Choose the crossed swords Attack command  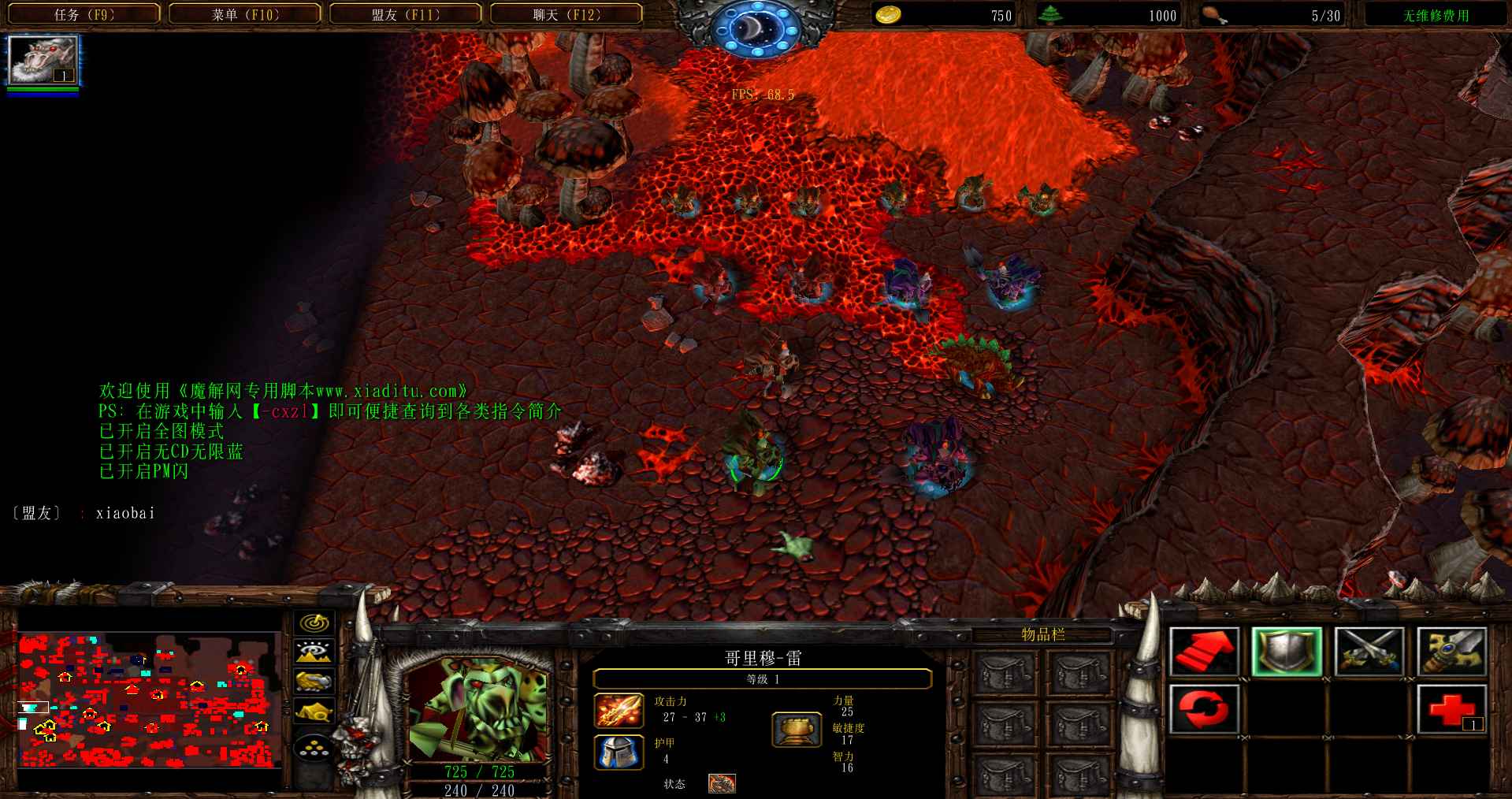click(1369, 652)
